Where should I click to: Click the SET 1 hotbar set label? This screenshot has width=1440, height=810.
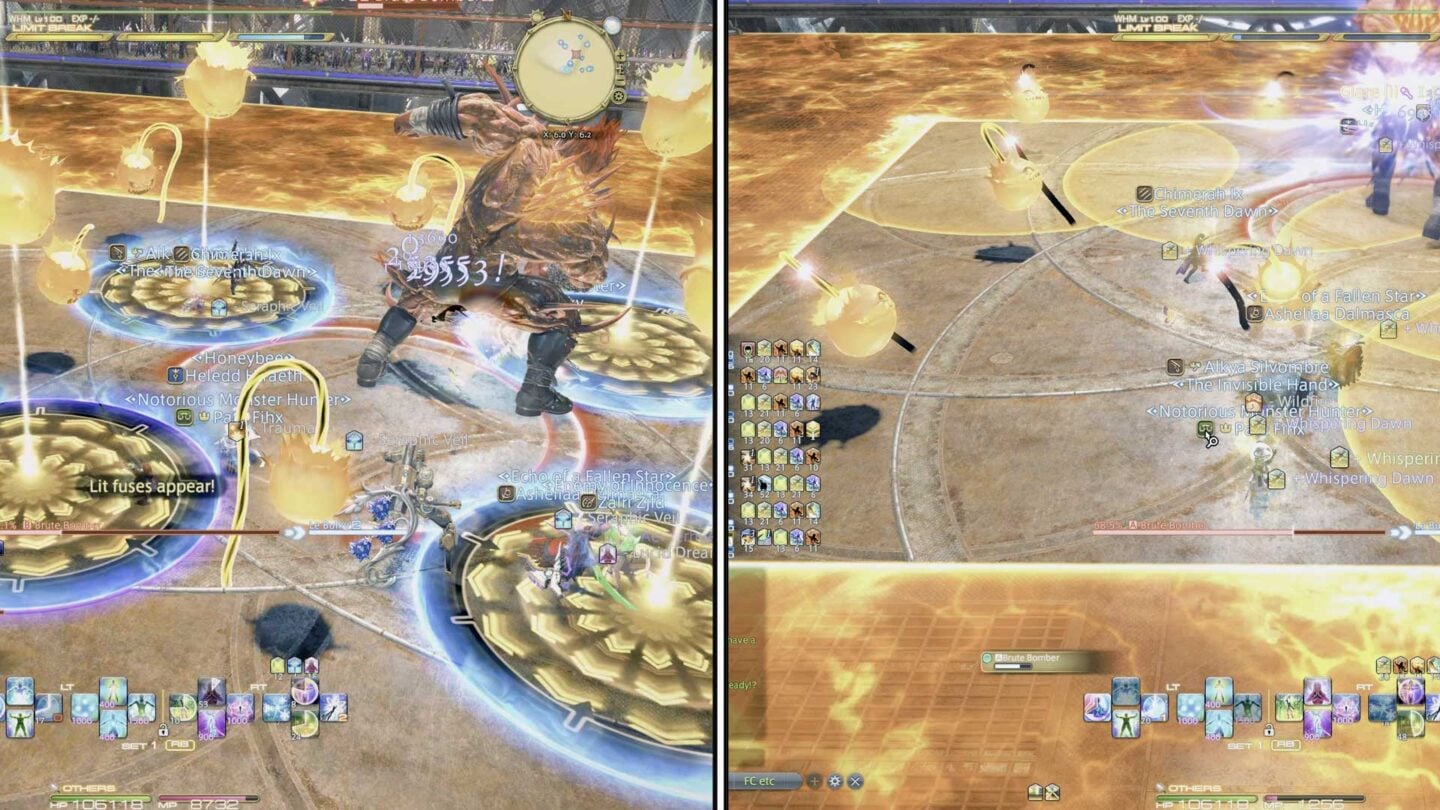click(x=138, y=745)
